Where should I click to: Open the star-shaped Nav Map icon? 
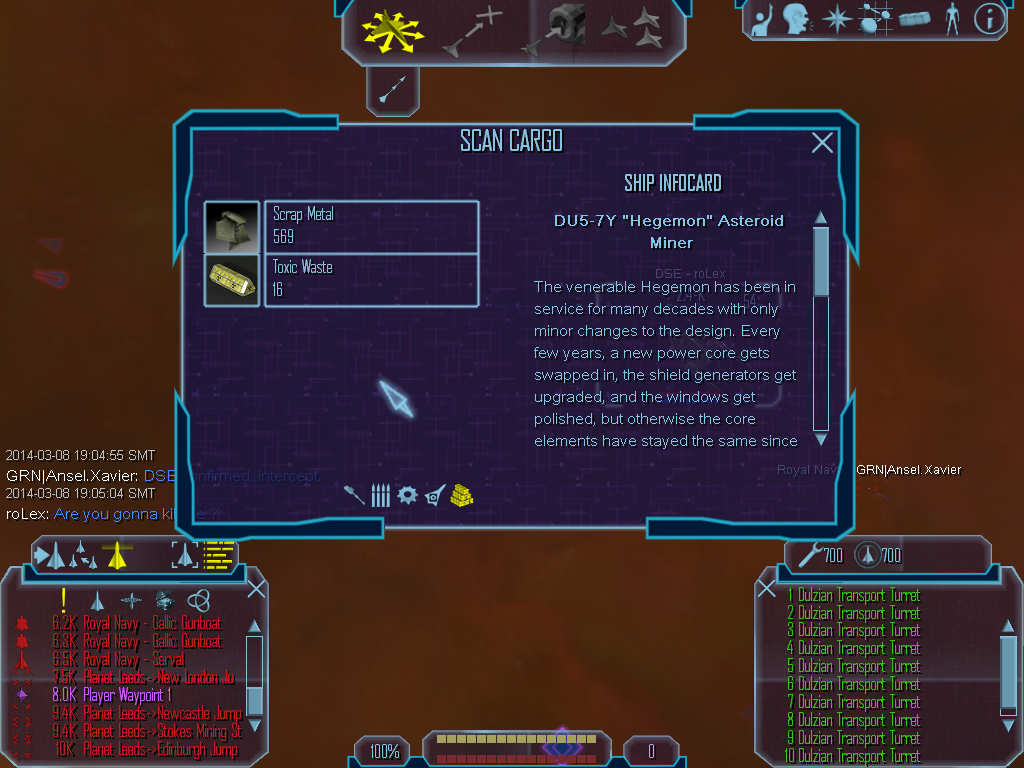835,18
